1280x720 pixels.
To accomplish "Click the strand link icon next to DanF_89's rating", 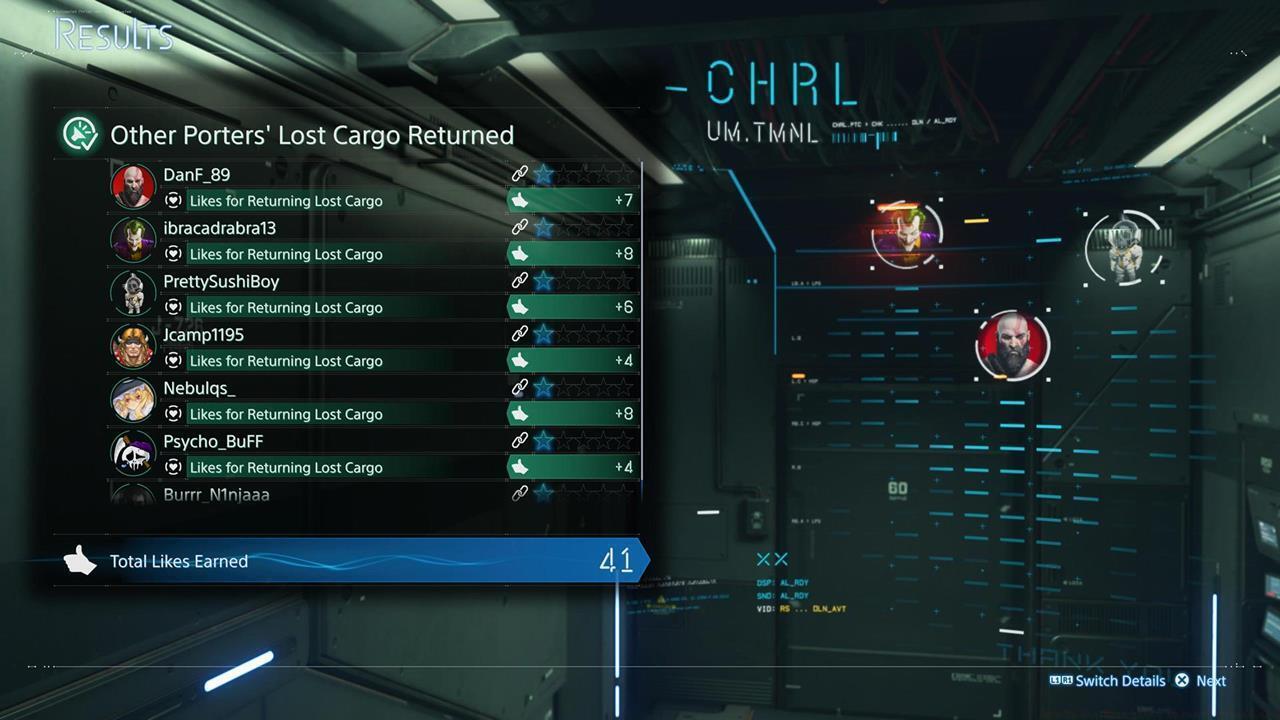I will [x=520, y=171].
